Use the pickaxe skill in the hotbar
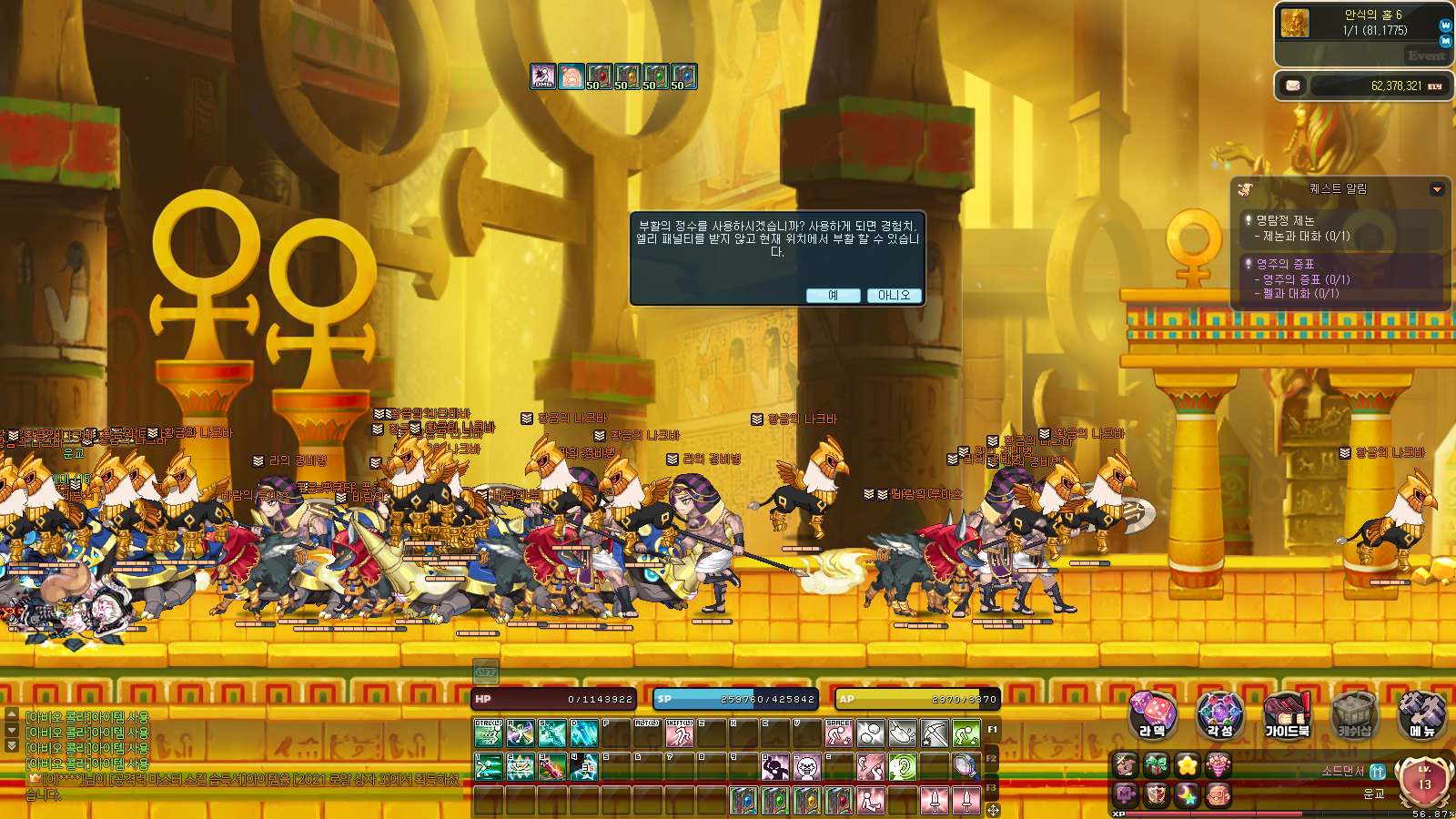This screenshot has width=1456, height=819. tap(935, 733)
